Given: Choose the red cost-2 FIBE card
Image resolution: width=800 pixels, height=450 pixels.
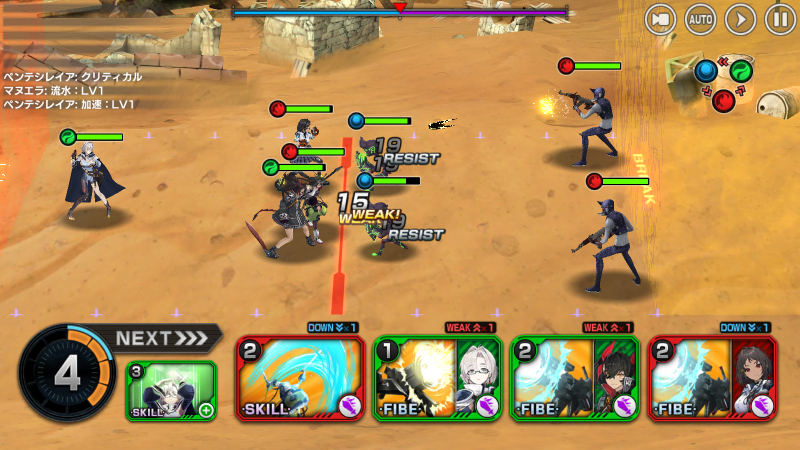Looking at the screenshot, I should tap(712, 379).
